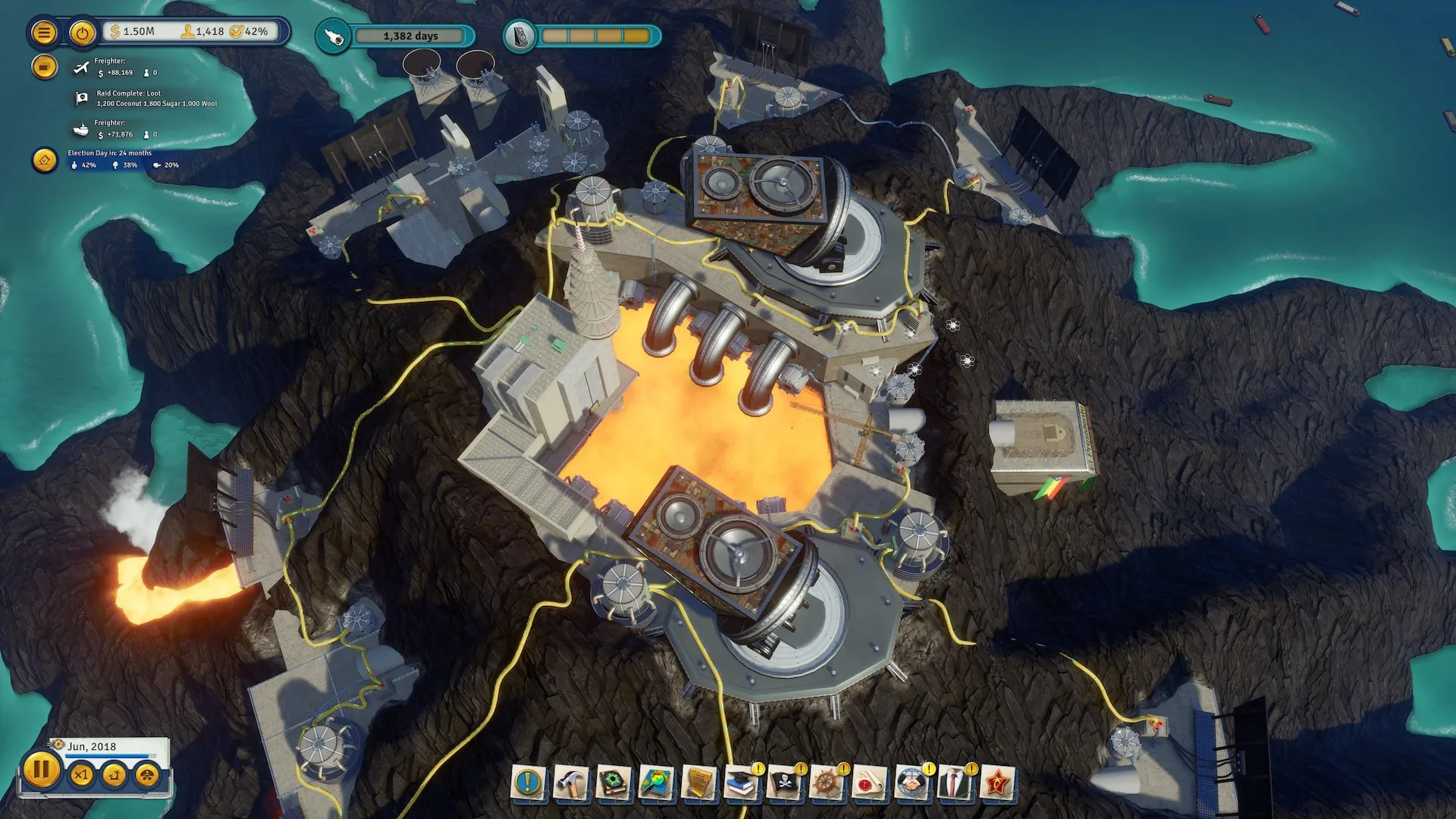The height and width of the screenshot is (819, 1456).
Task: Open the handshake diplomacy menu
Action: pos(912,783)
